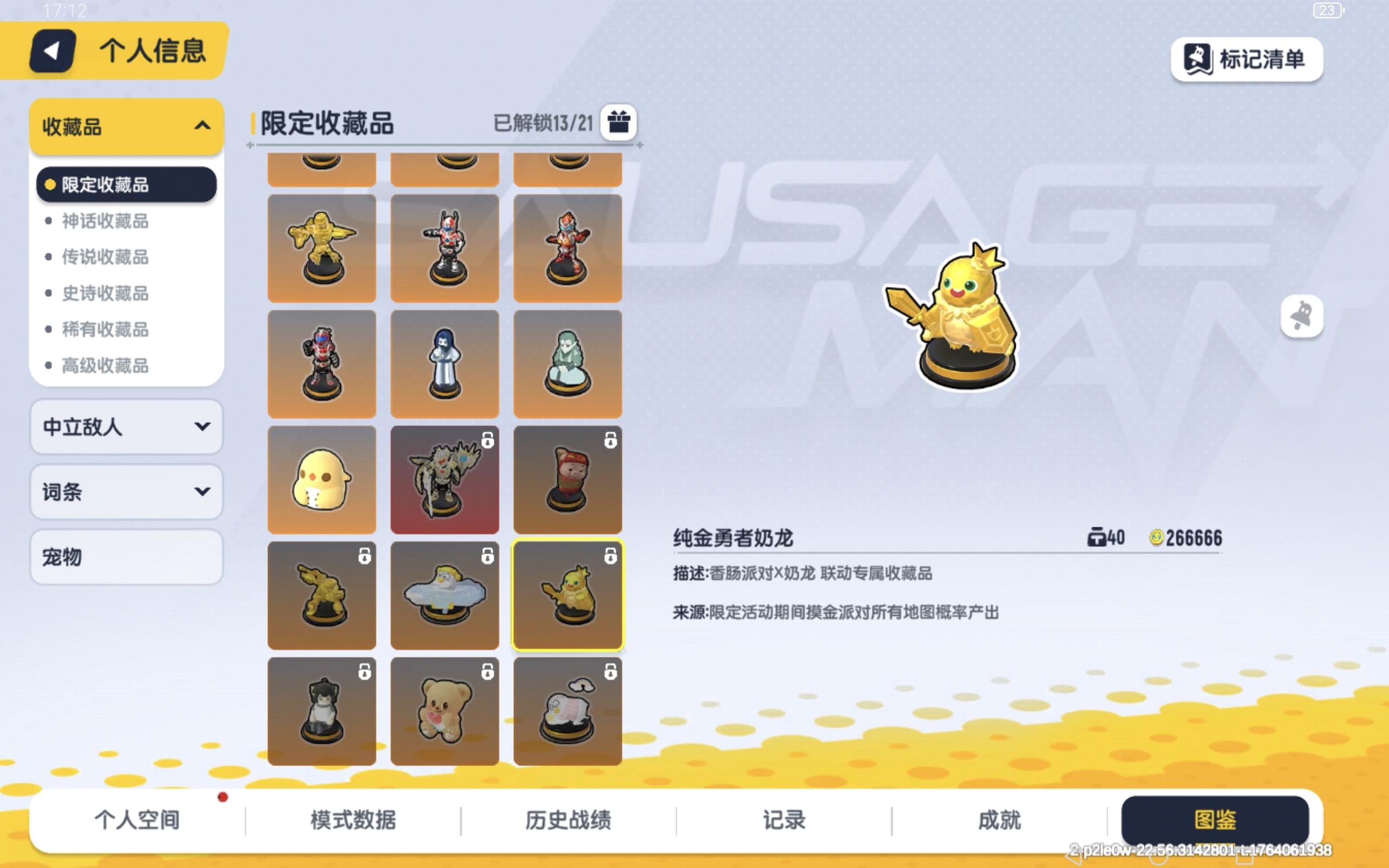1389x868 pixels.
Task: Switch to the 成就 tab
Action: pyautogui.click(x=1000, y=820)
